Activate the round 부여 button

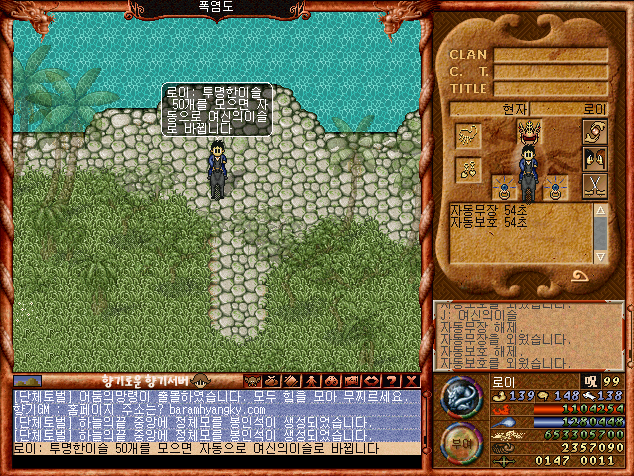(461, 442)
